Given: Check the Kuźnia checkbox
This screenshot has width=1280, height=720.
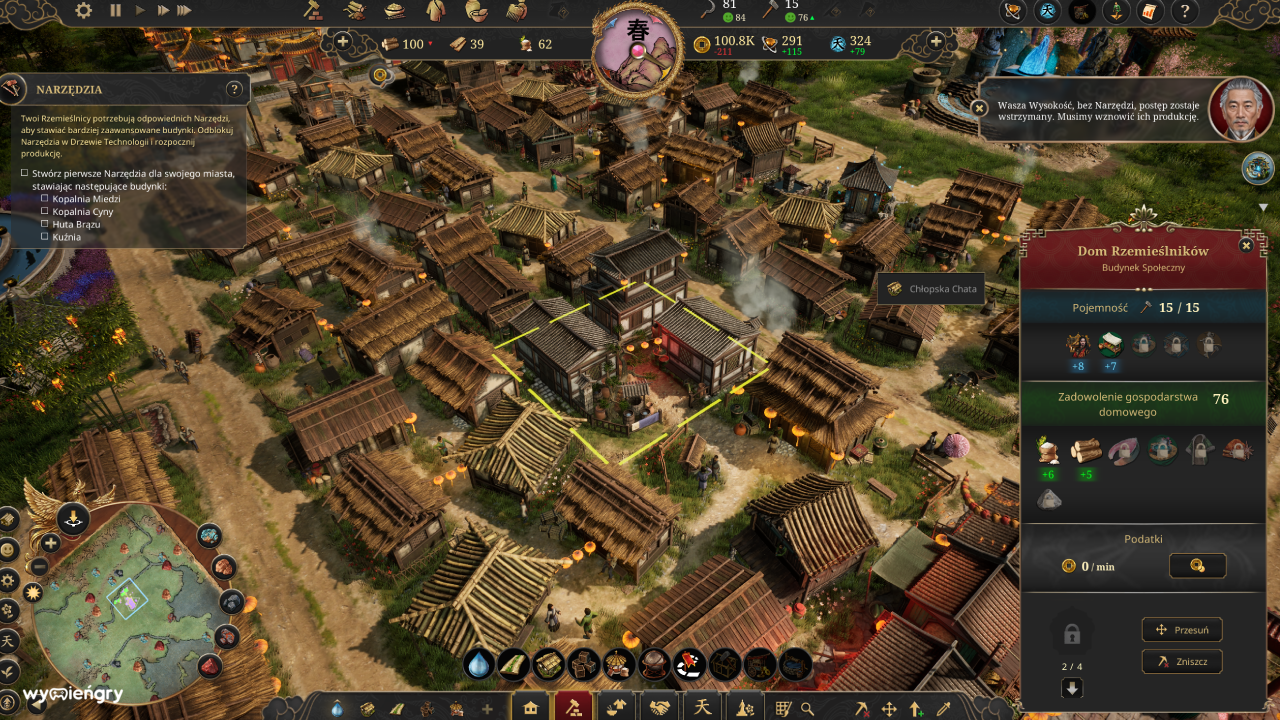Looking at the screenshot, I should [x=43, y=237].
